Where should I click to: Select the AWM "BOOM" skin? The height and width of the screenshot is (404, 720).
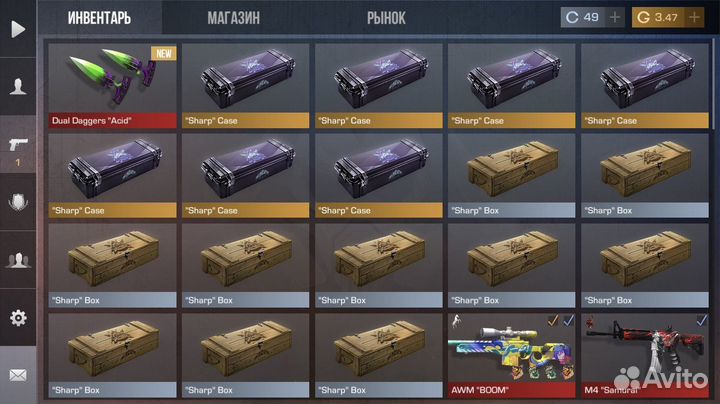tap(511, 355)
